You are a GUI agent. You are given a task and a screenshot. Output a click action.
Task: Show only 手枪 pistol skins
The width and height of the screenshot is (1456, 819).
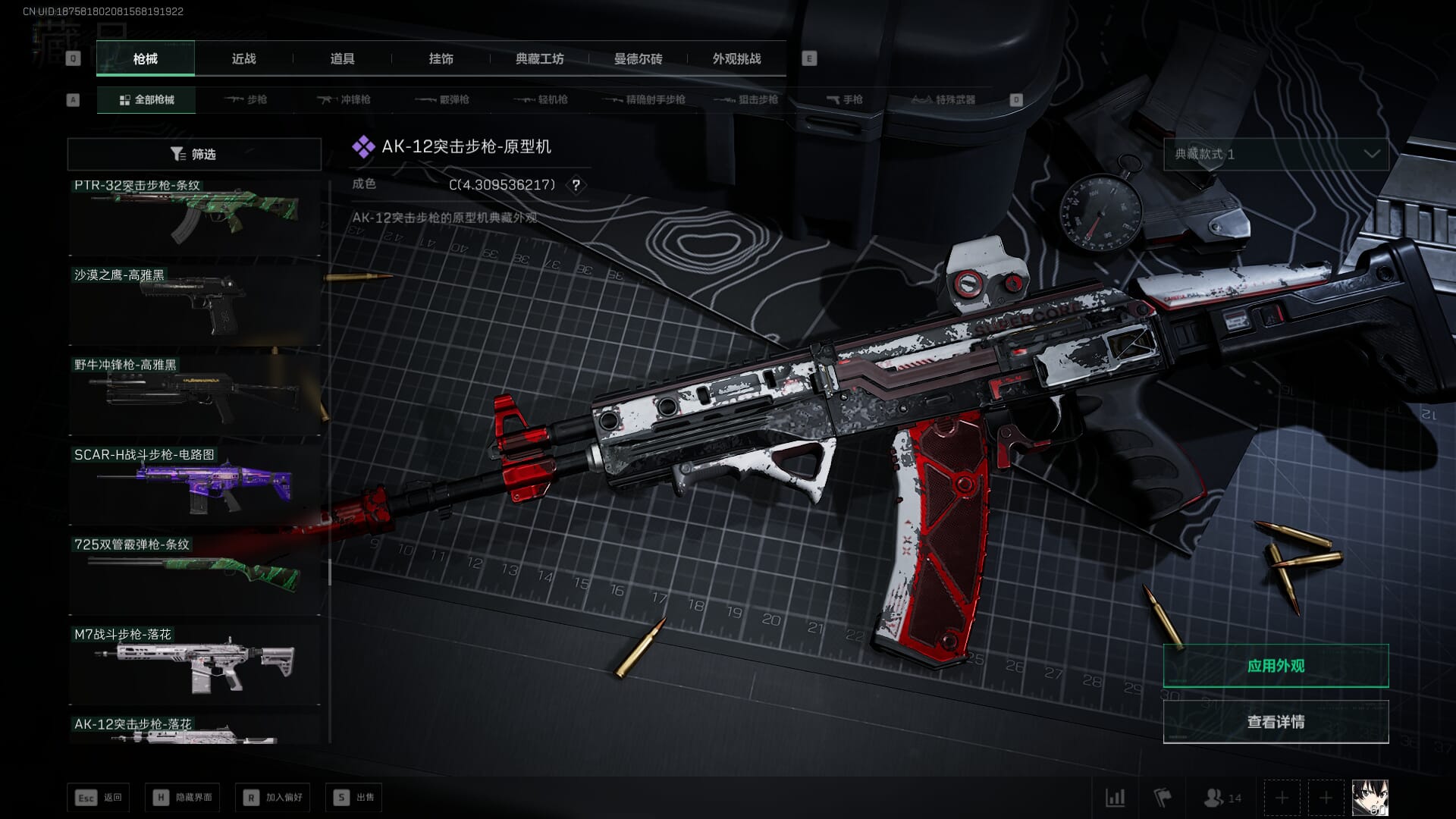coord(844,99)
